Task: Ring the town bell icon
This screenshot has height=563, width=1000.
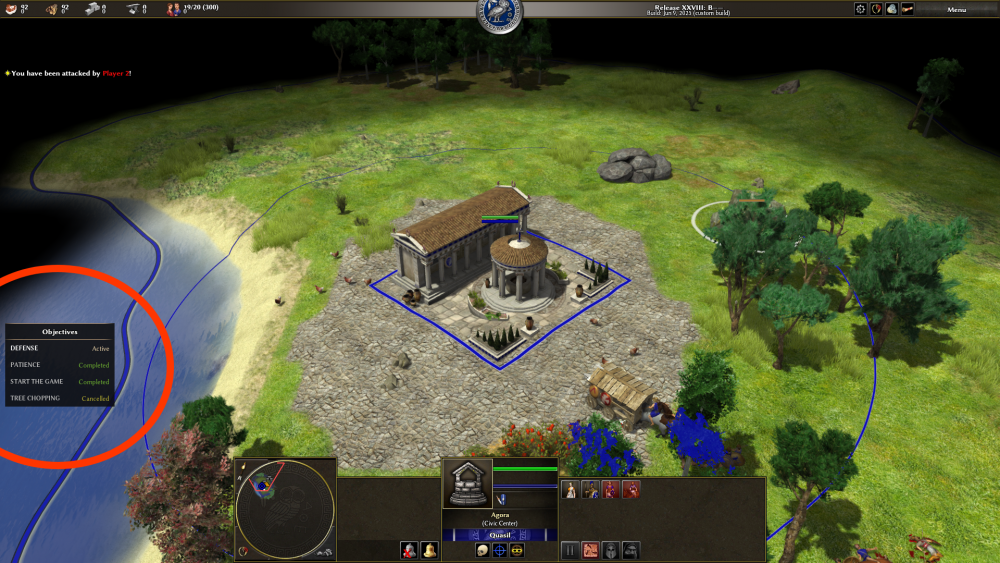Action: pos(429,550)
